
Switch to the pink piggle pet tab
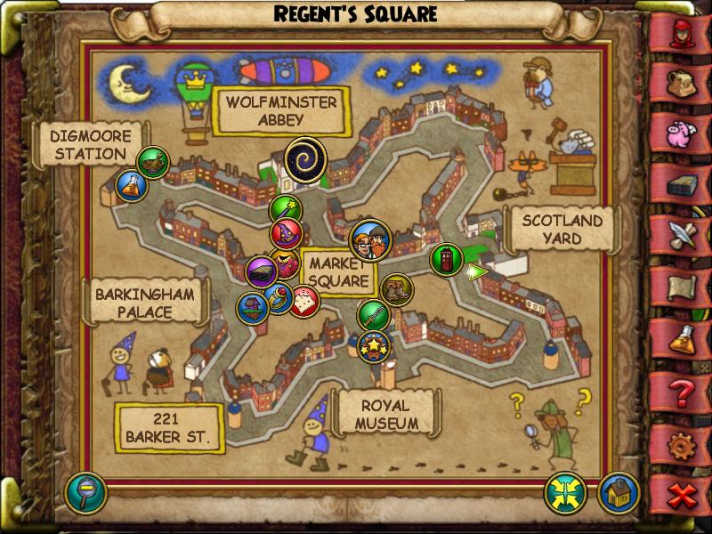tap(682, 133)
